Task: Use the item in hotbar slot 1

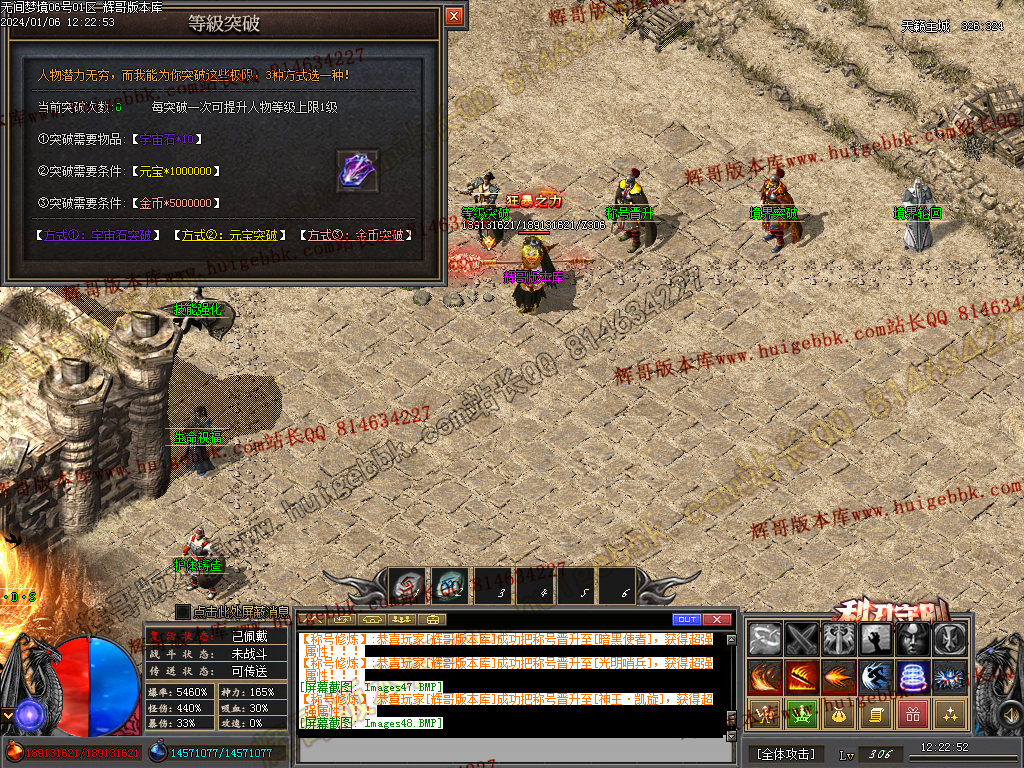Action: tap(407, 587)
